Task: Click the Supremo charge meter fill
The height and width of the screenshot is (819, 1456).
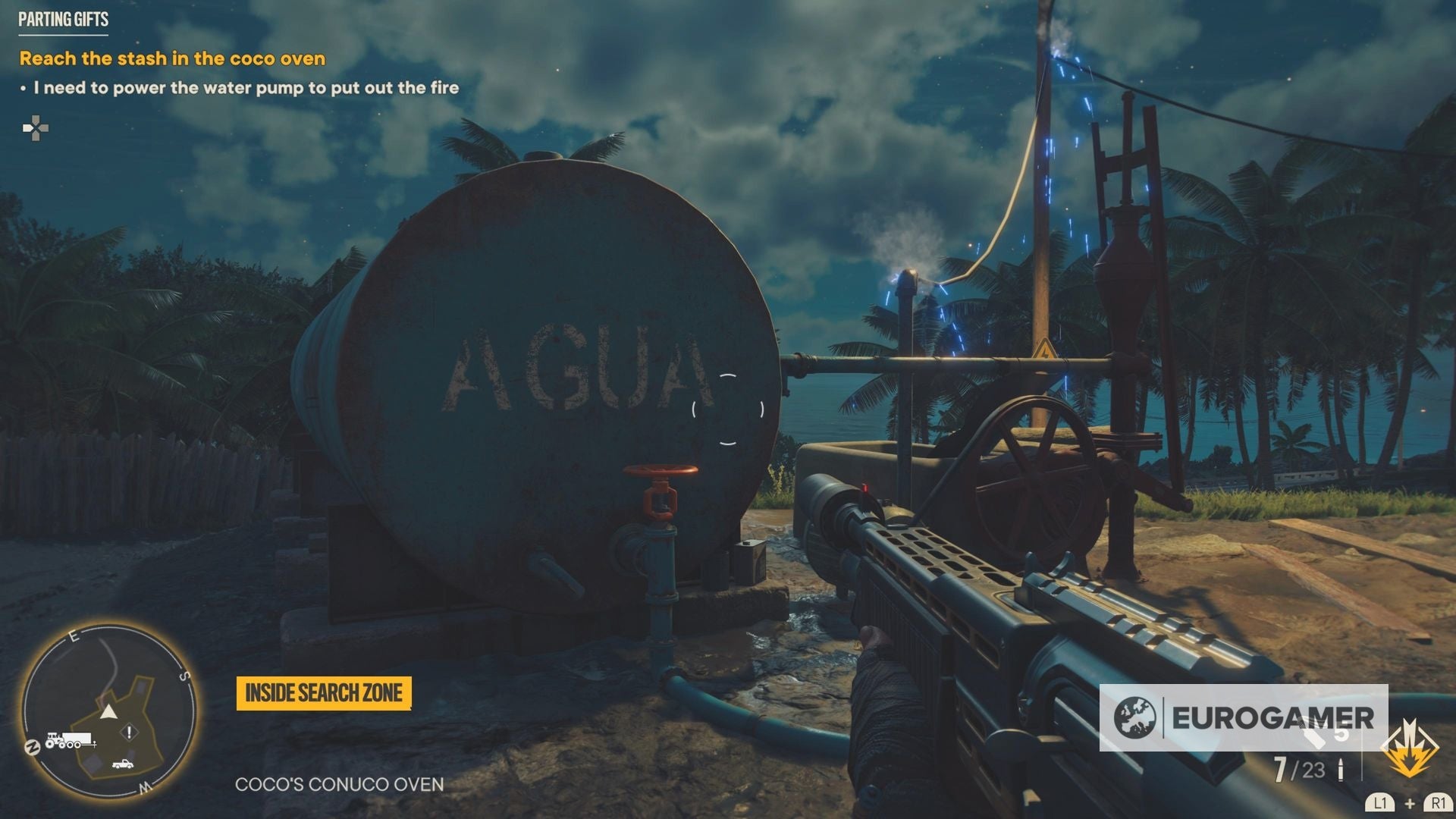Action: tap(1409, 761)
